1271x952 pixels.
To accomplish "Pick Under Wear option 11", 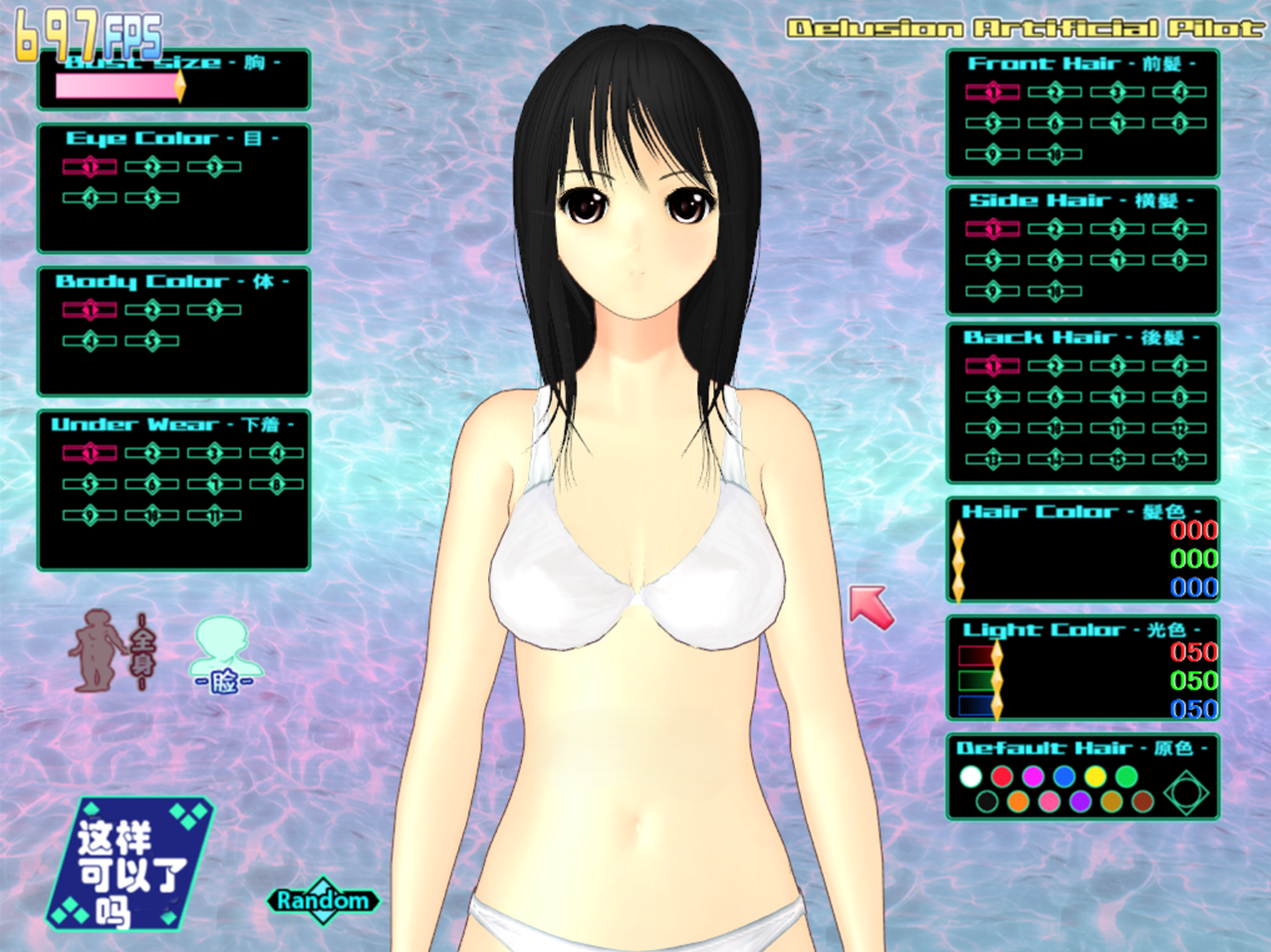I will pyautogui.click(x=214, y=516).
